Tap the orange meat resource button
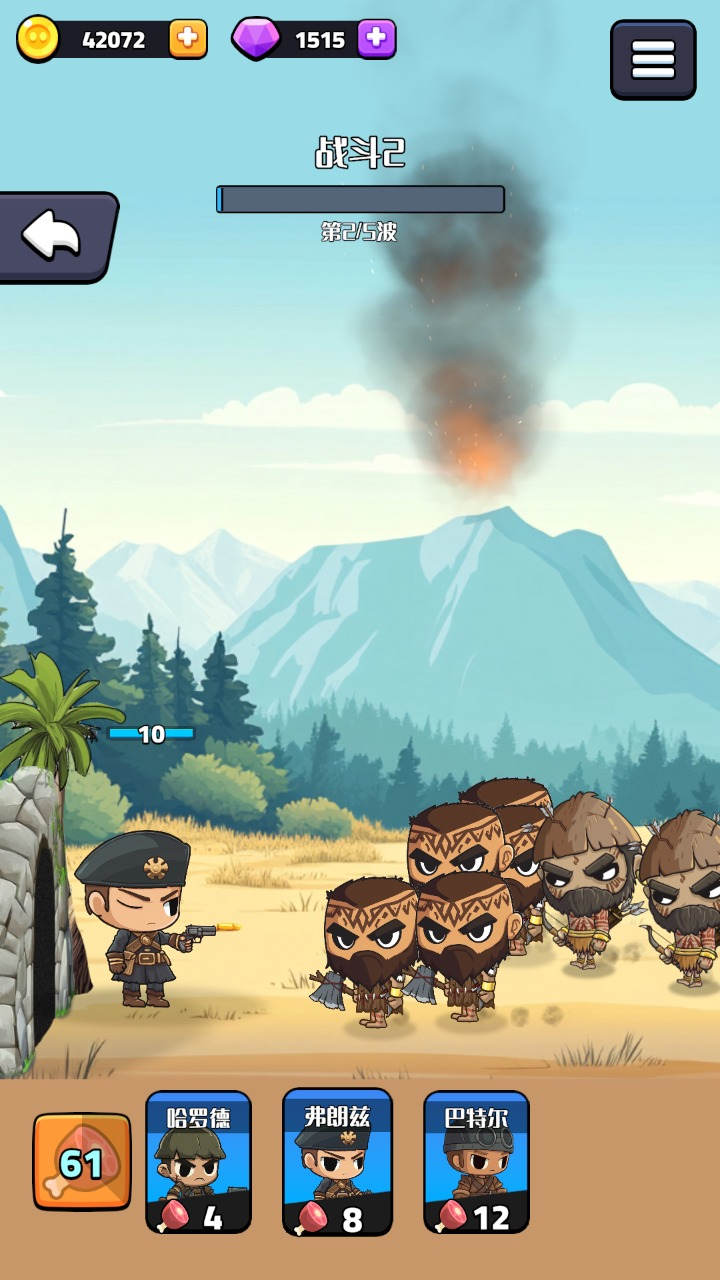This screenshot has width=720, height=1280. coord(82,1162)
